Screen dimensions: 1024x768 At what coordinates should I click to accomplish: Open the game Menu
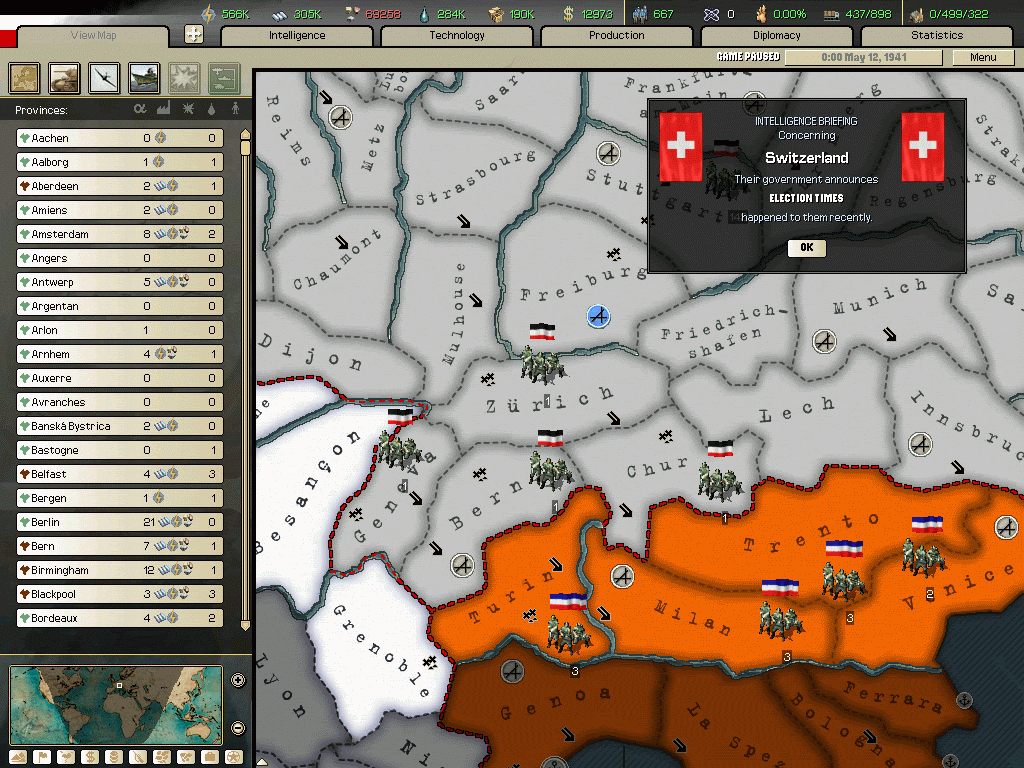coord(983,57)
